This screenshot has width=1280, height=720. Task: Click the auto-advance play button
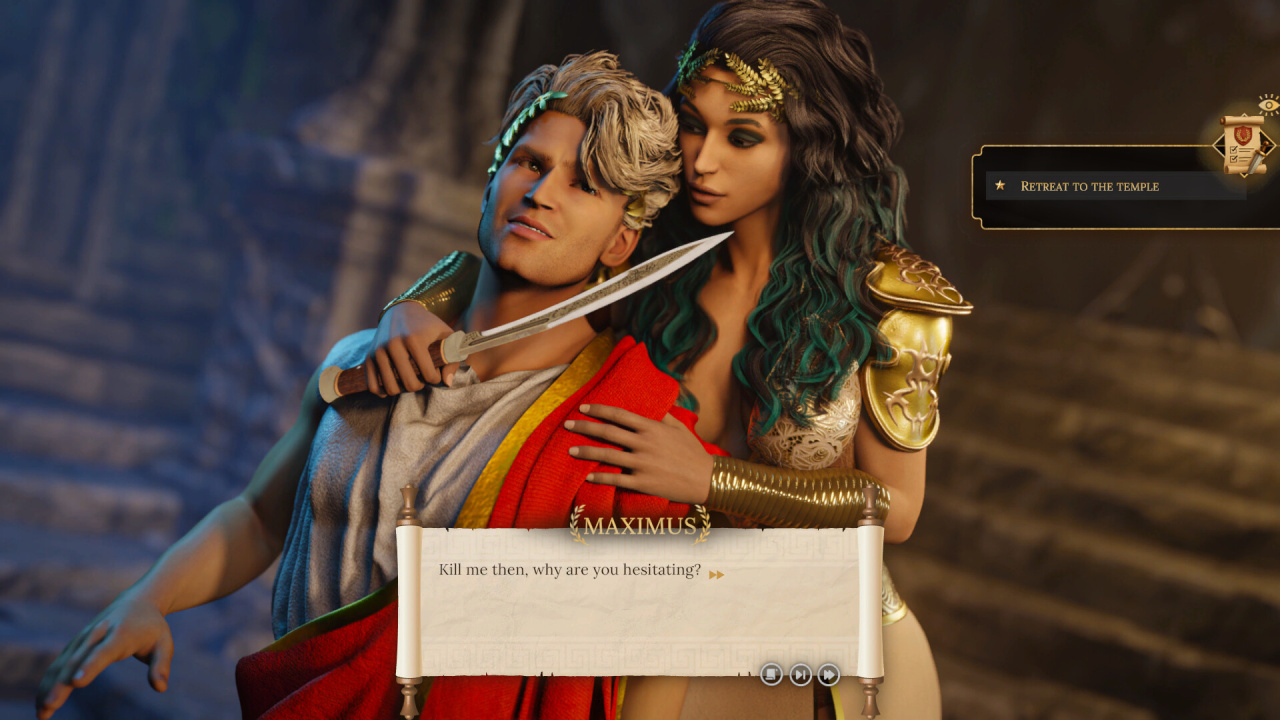800,675
